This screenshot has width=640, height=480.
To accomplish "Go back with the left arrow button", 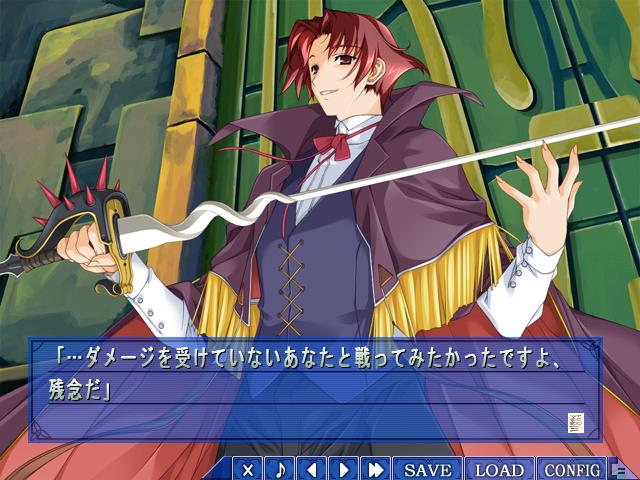I will (312, 469).
